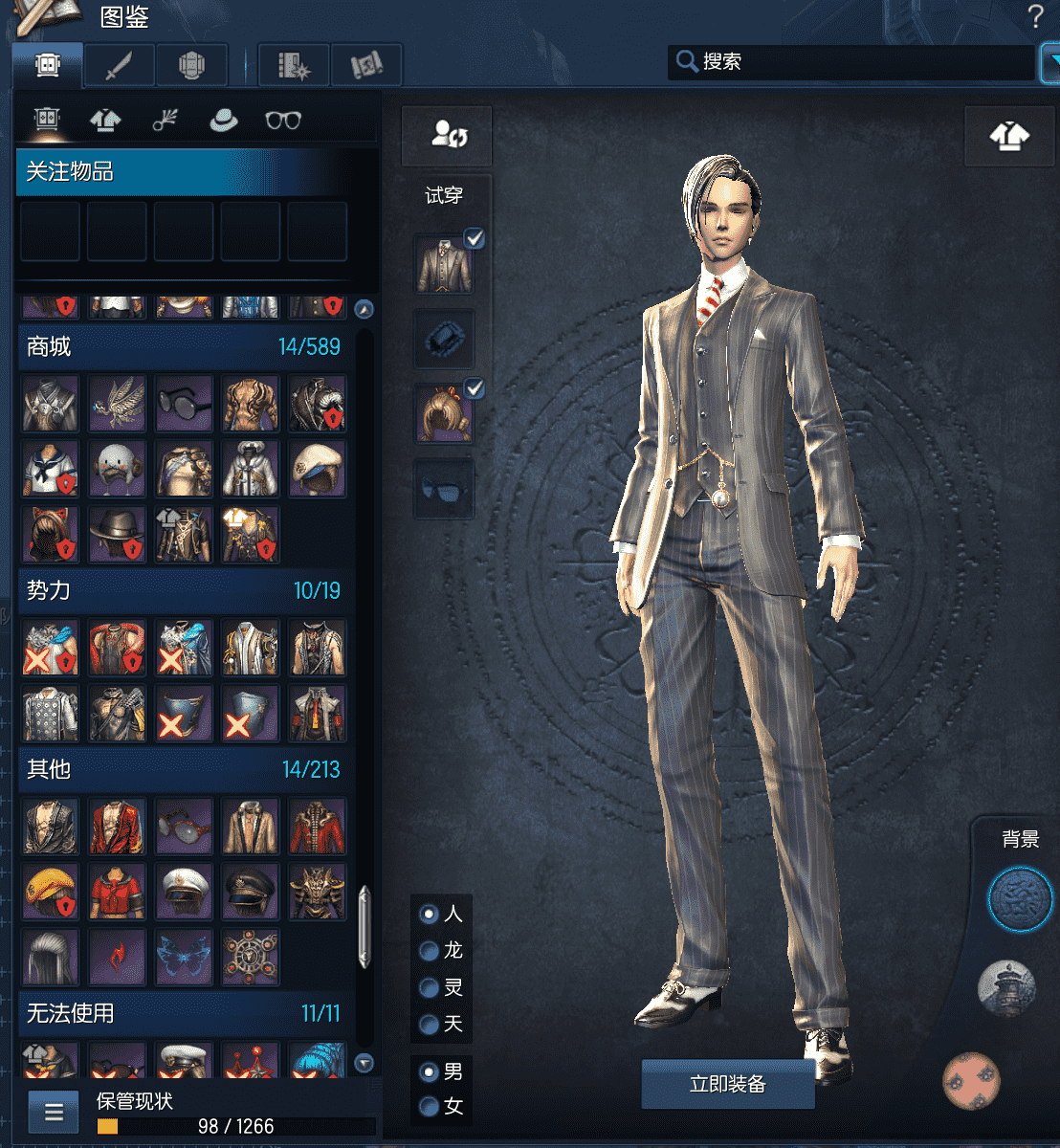This screenshot has height=1148, width=1060.
Task: Switch the preview gender to 女
Action: [x=430, y=1107]
